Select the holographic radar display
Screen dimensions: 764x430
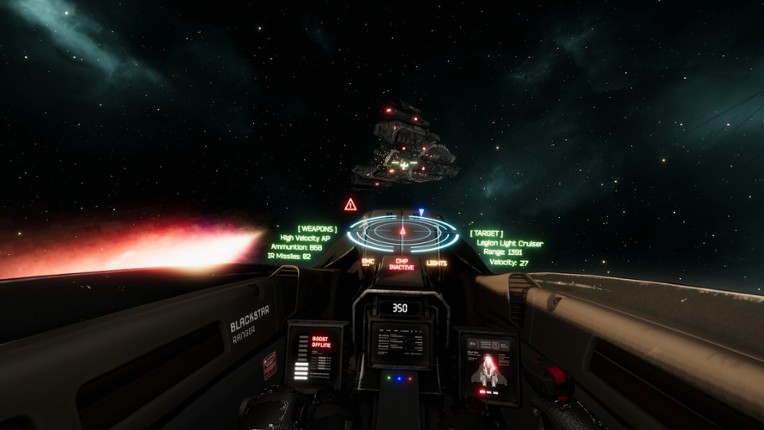[402, 232]
